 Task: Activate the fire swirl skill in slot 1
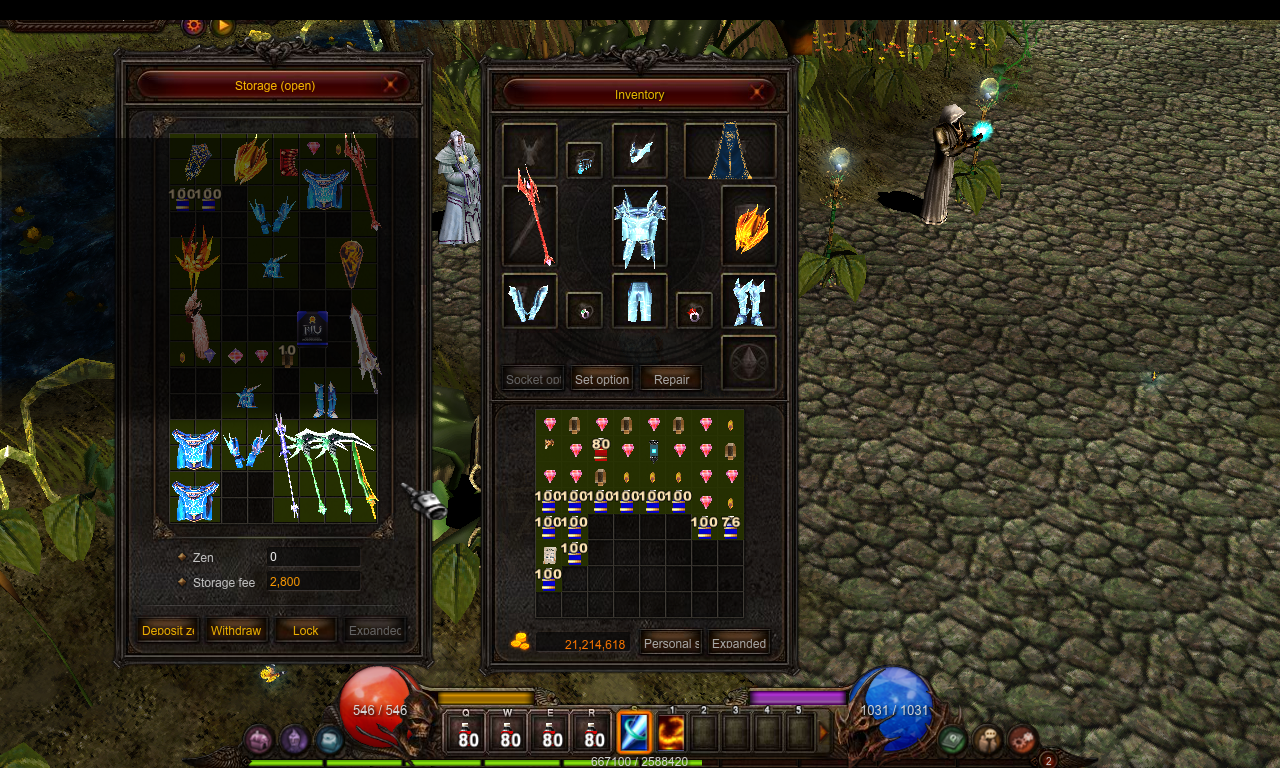point(670,732)
